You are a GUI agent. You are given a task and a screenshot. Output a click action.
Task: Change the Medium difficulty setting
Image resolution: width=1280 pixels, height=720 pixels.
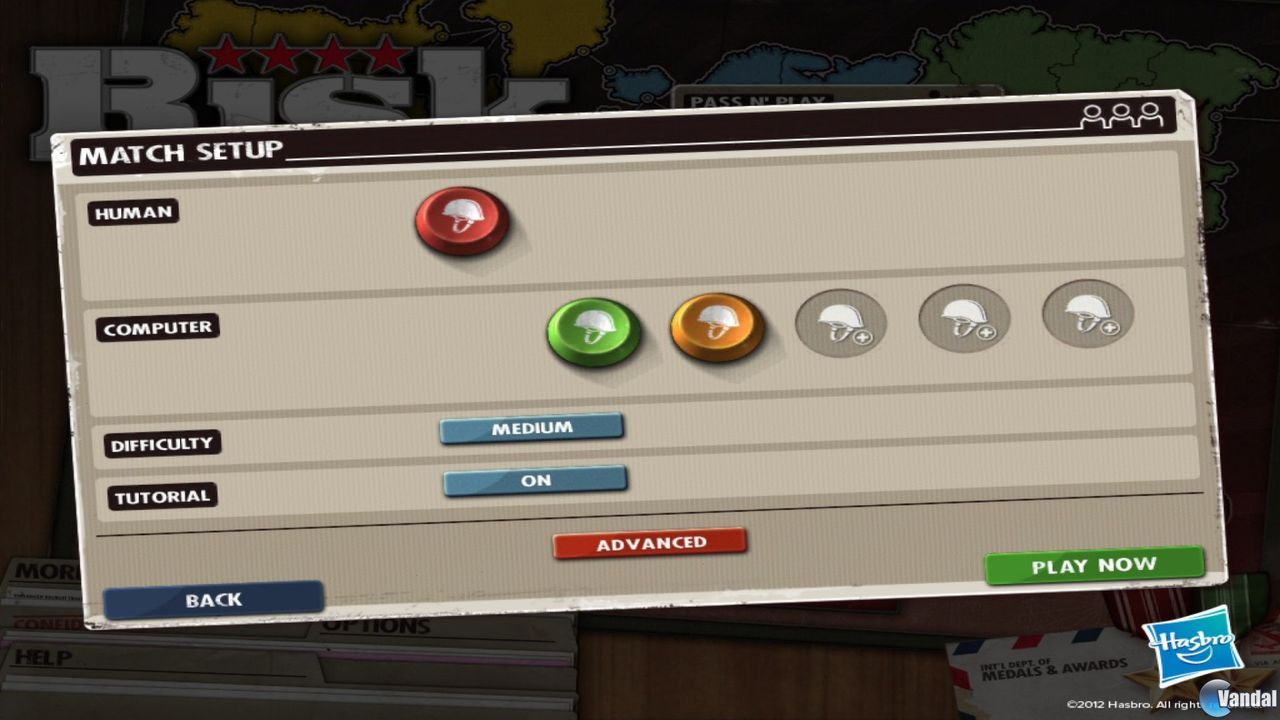(533, 428)
